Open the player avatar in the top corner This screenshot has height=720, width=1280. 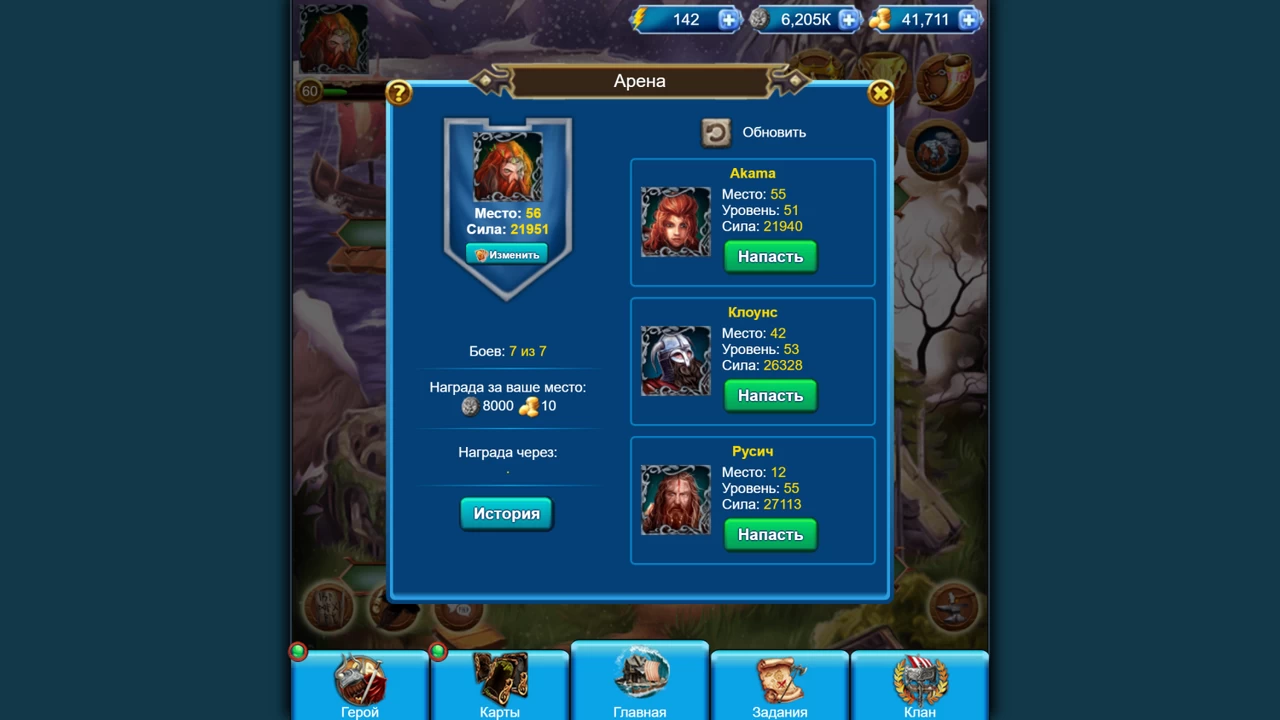point(333,38)
